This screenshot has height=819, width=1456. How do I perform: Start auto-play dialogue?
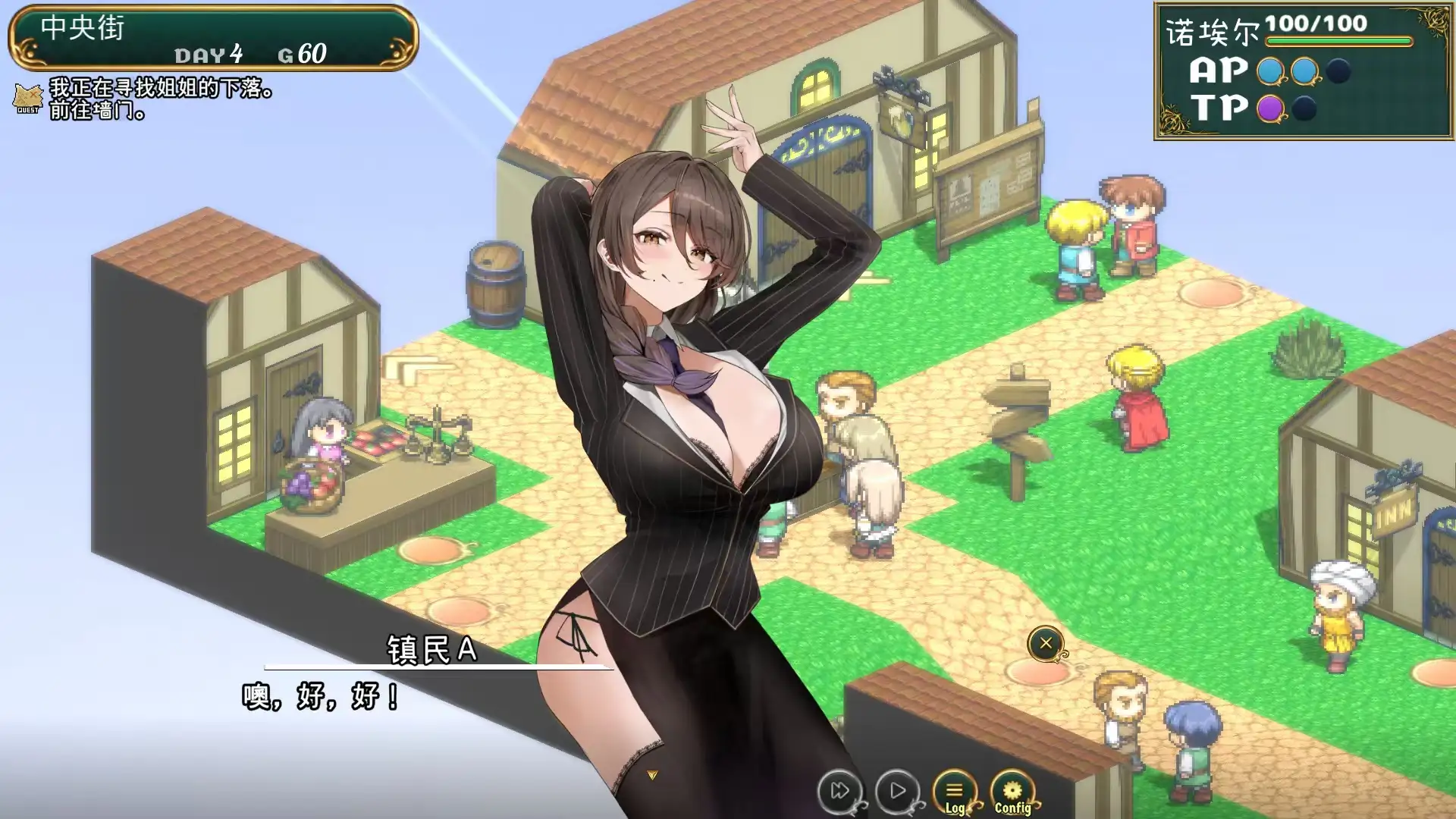click(x=897, y=792)
